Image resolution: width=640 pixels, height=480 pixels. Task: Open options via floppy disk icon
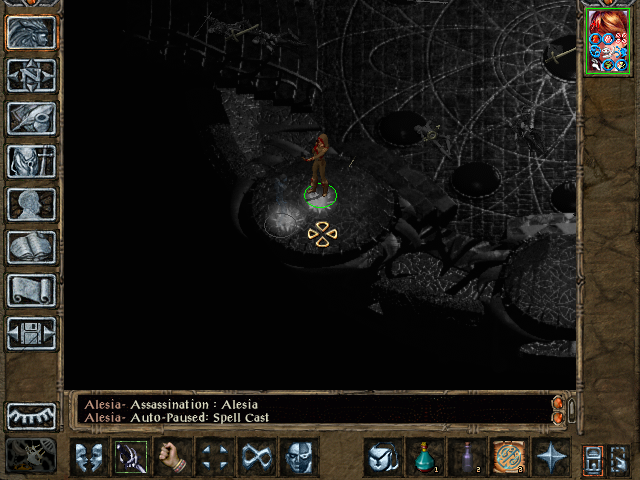click(x=32, y=333)
